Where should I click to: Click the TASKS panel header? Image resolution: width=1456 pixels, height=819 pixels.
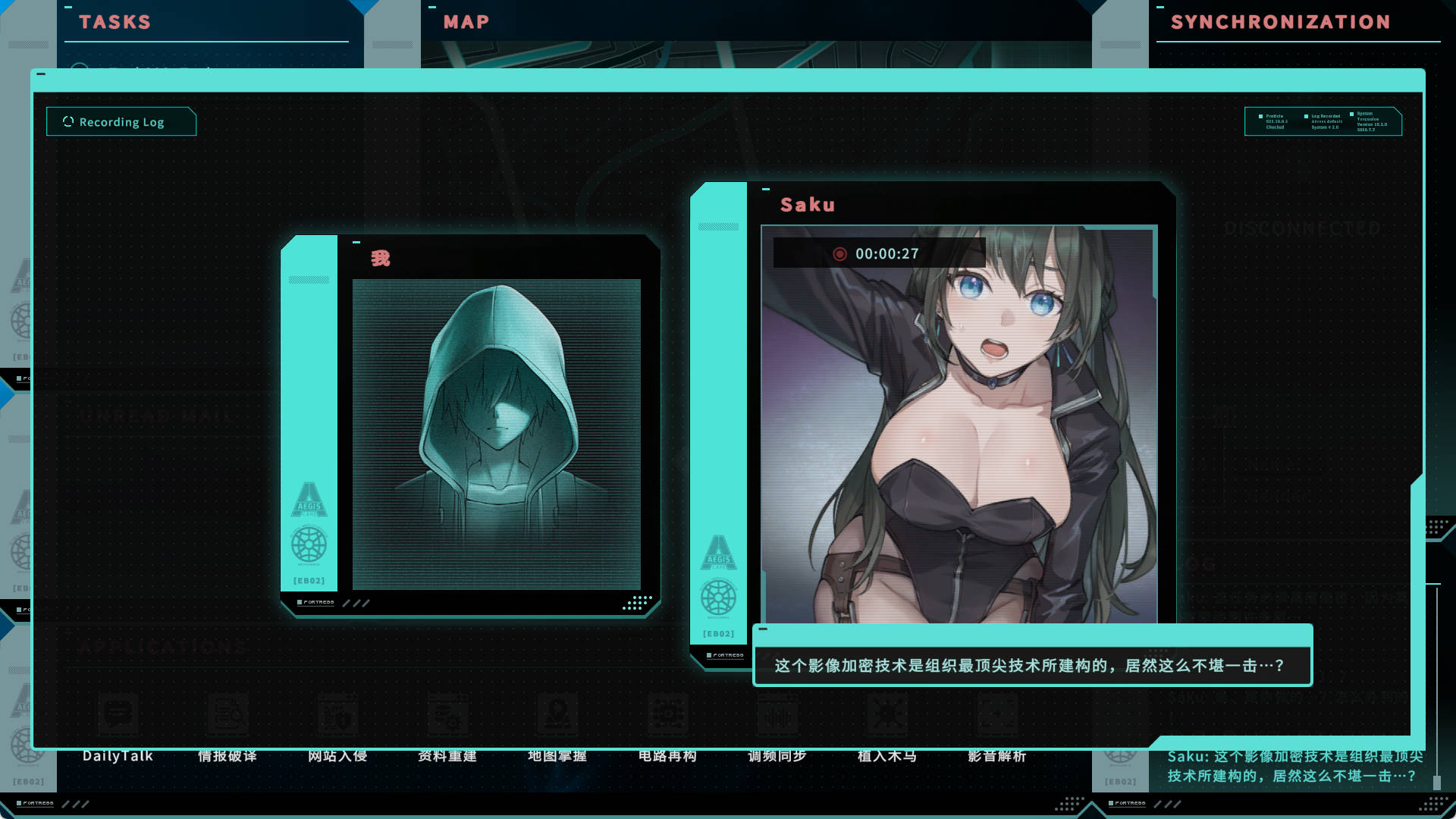coord(115,22)
